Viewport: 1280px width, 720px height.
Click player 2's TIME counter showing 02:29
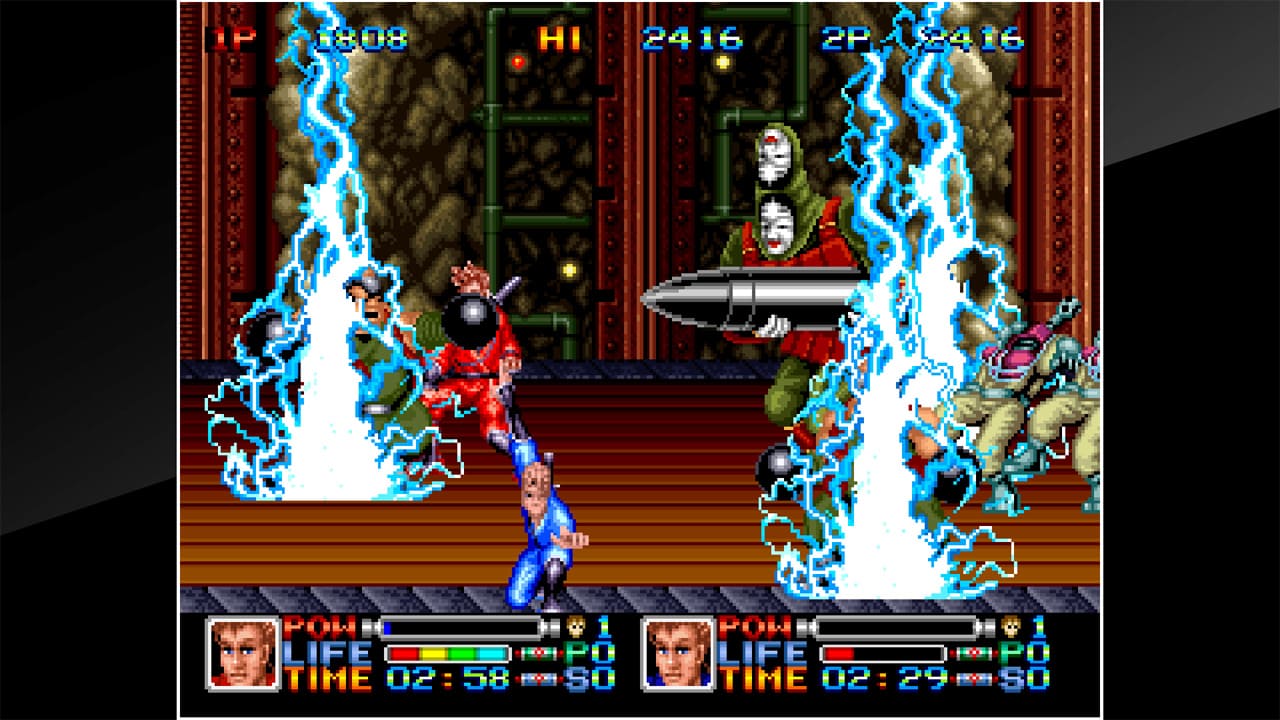(882, 677)
